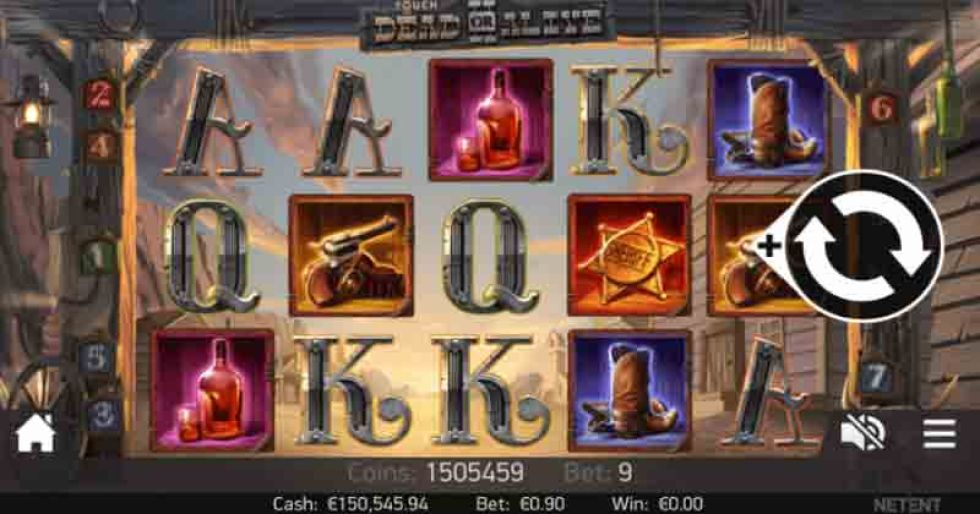Spin the reels with the circular arrows button
Screen dimensions: 980x514
[x=864, y=246]
